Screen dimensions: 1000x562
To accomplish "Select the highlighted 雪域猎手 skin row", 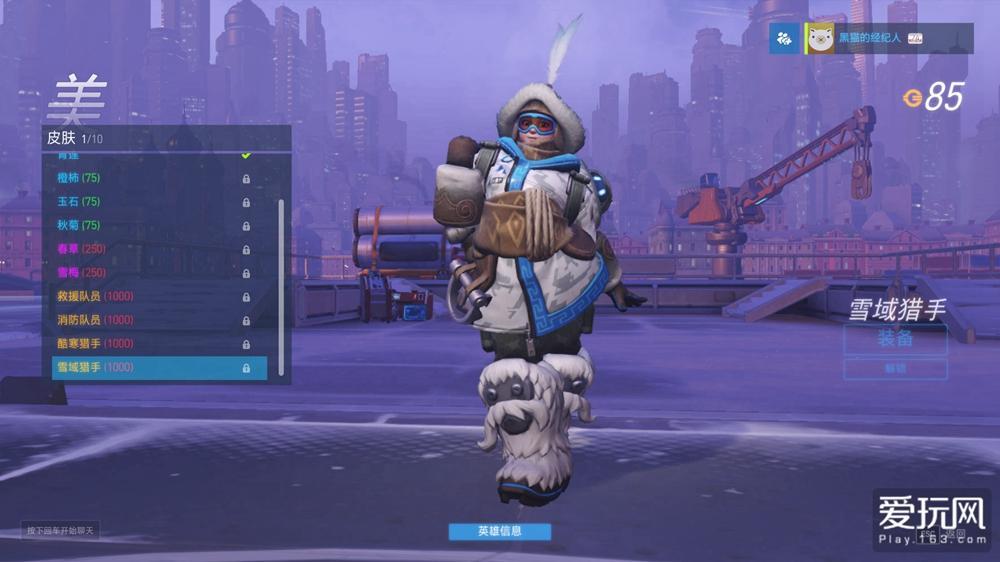I will click(159, 367).
